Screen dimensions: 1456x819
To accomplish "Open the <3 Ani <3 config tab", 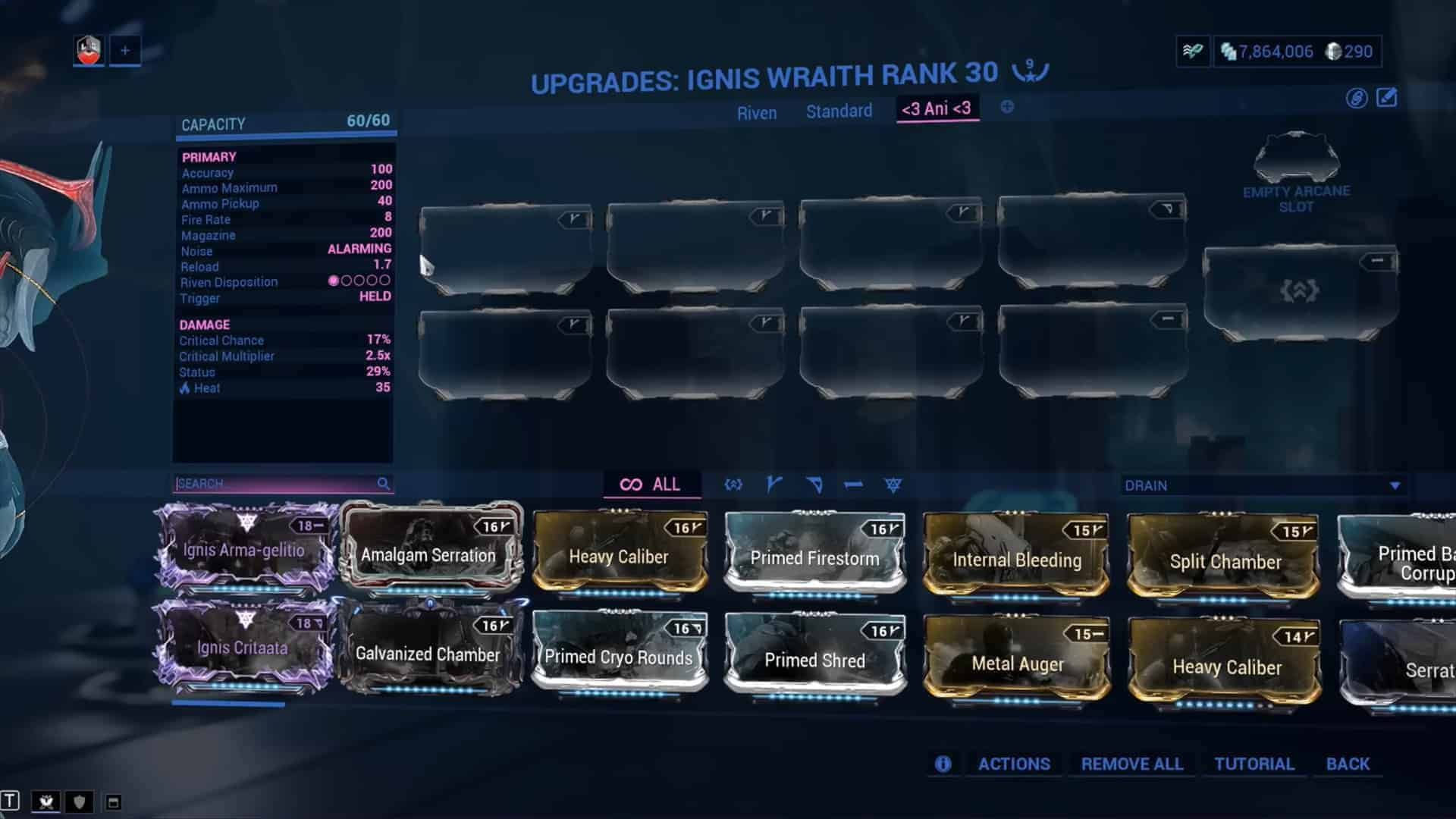I will click(x=937, y=108).
